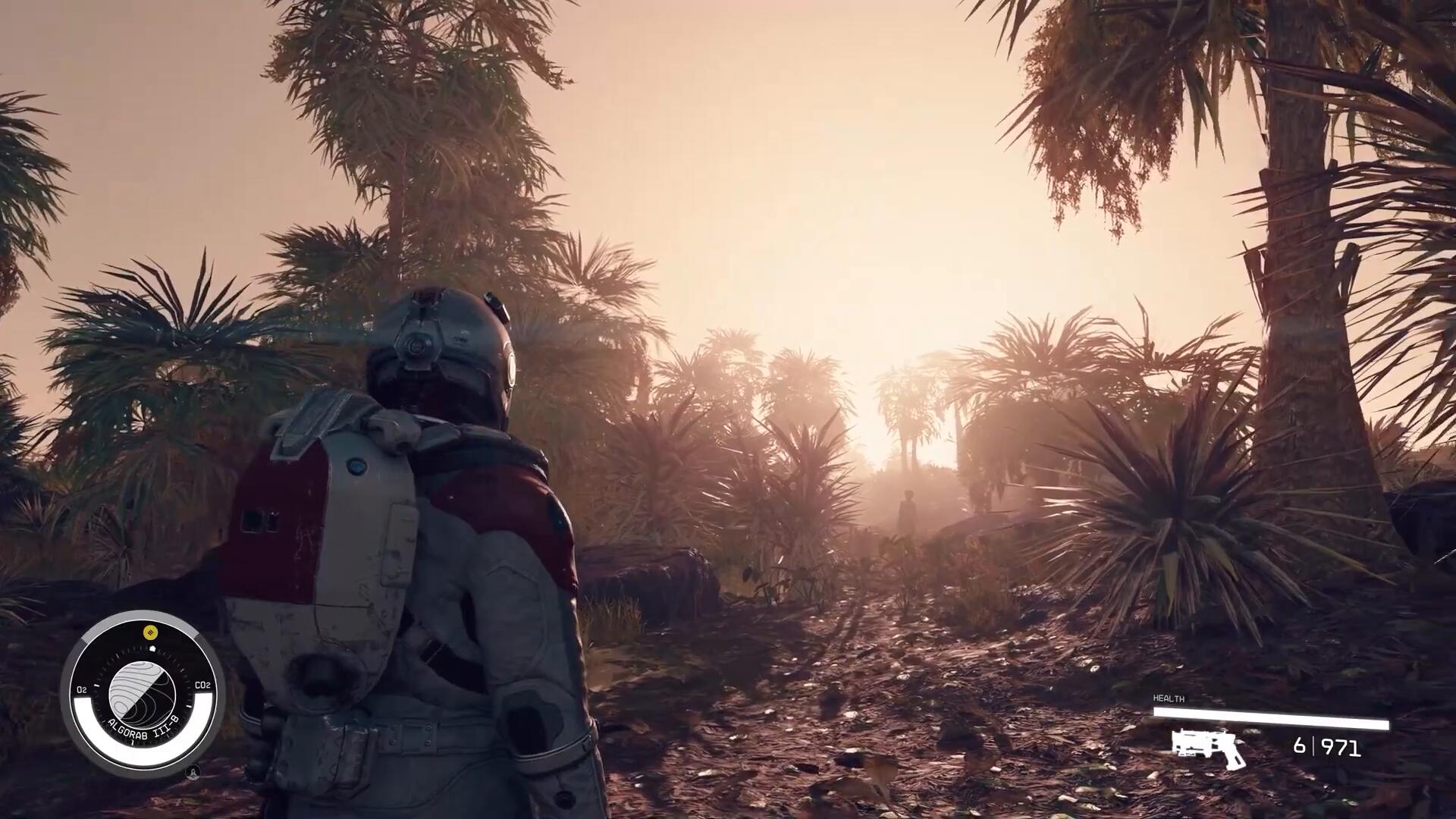Click the Algorab III-B planet dial
Image resolution: width=1456 pixels, height=819 pixels.
click(x=142, y=693)
